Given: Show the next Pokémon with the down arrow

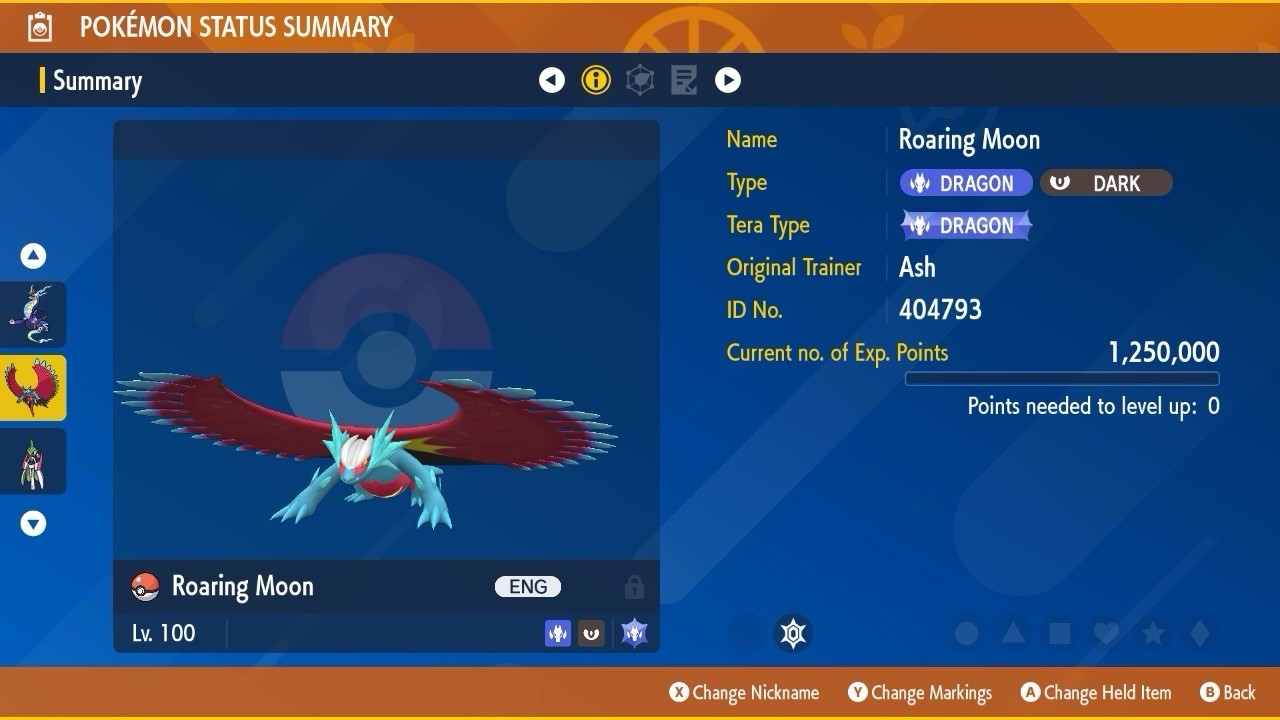Looking at the screenshot, I should pyautogui.click(x=34, y=523).
